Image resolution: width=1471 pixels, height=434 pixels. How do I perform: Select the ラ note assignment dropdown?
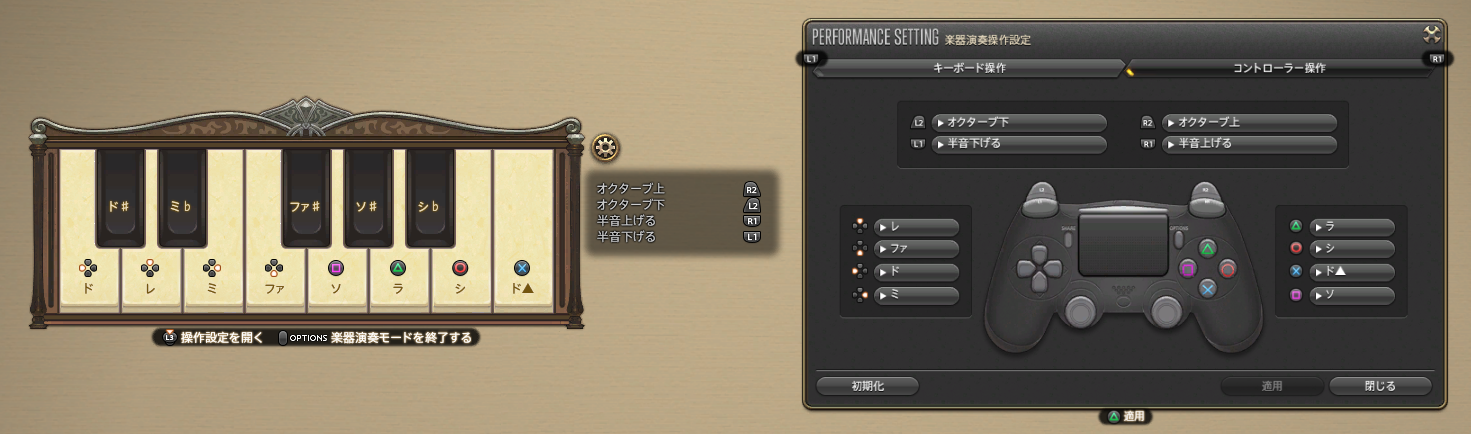(x=1352, y=227)
